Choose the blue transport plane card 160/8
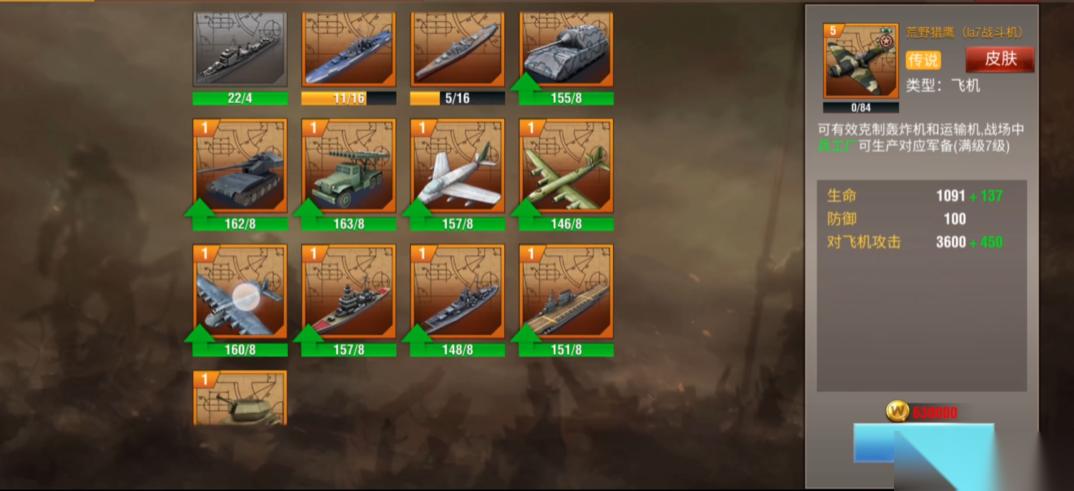The image size is (1074, 491). (x=240, y=292)
